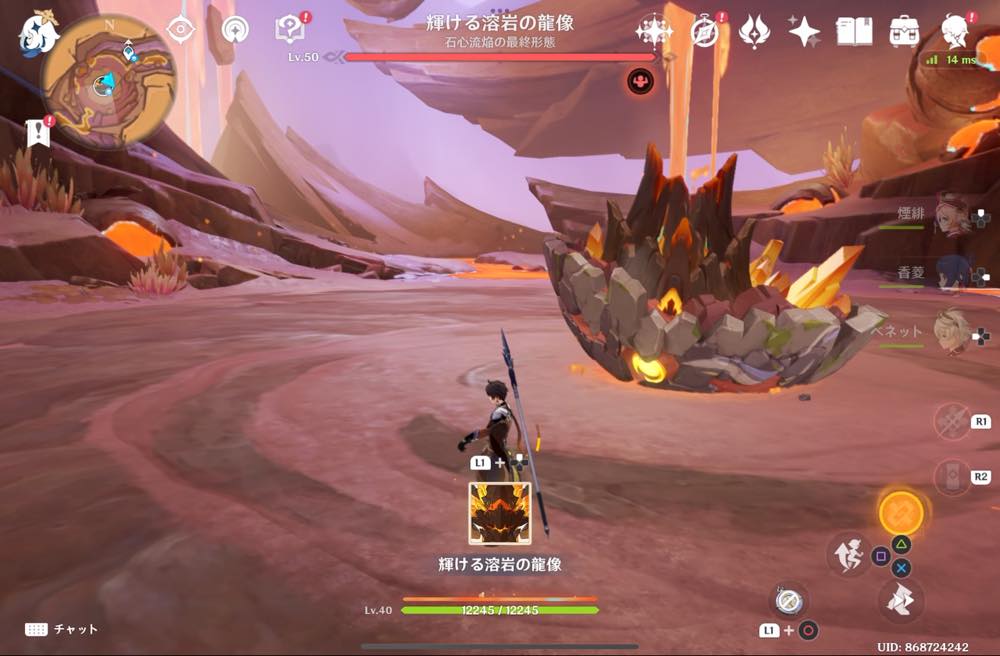
Task: Toggle the eye-shaped elemental sight icon
Action: (x=180, y=29)
